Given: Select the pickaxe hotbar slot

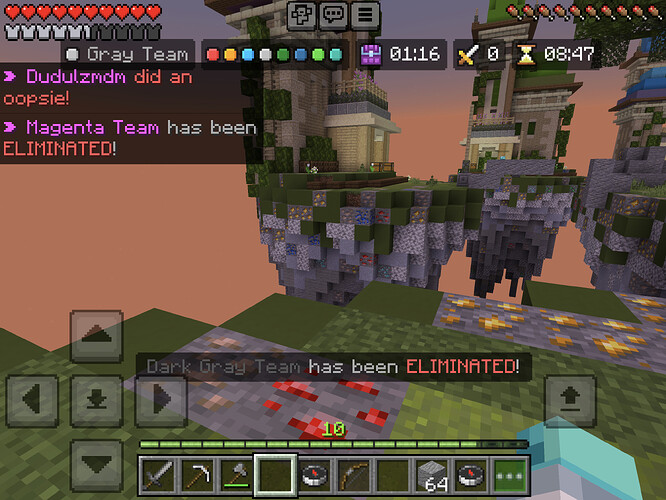Looking at the screenshot, I should [x=198, y=473].
